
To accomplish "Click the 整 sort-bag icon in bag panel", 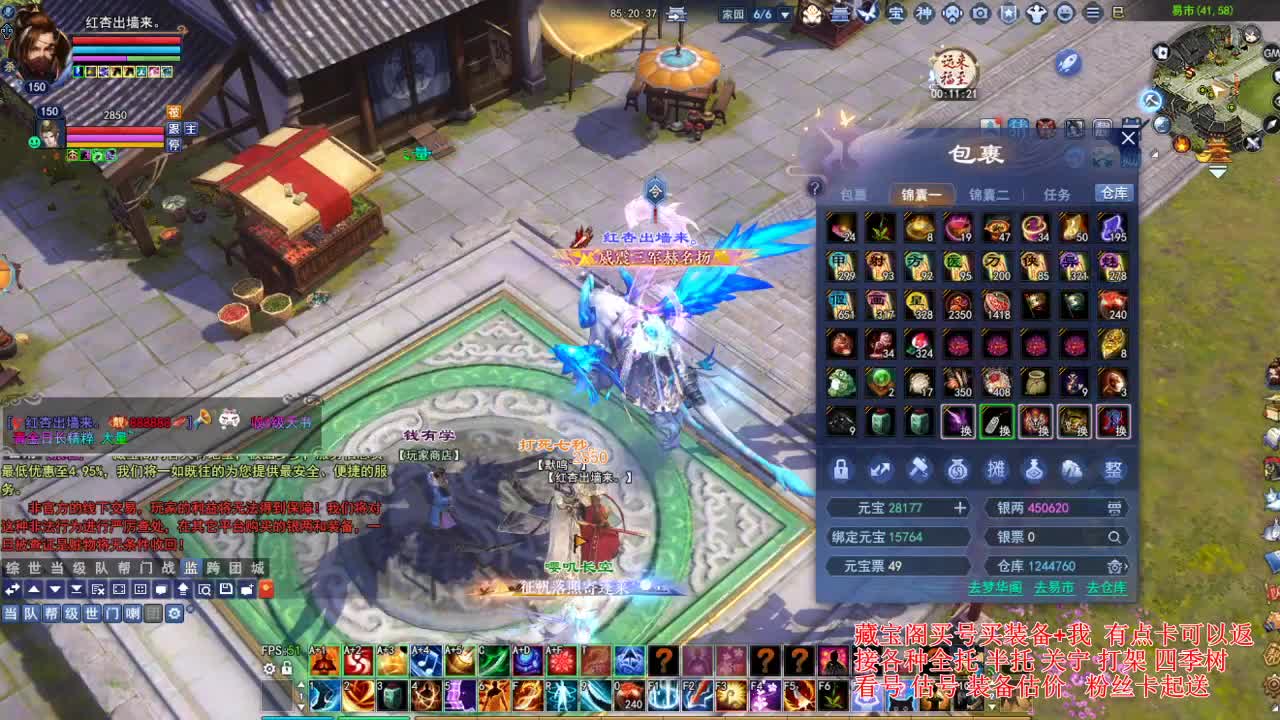I will coord(1112,471).
